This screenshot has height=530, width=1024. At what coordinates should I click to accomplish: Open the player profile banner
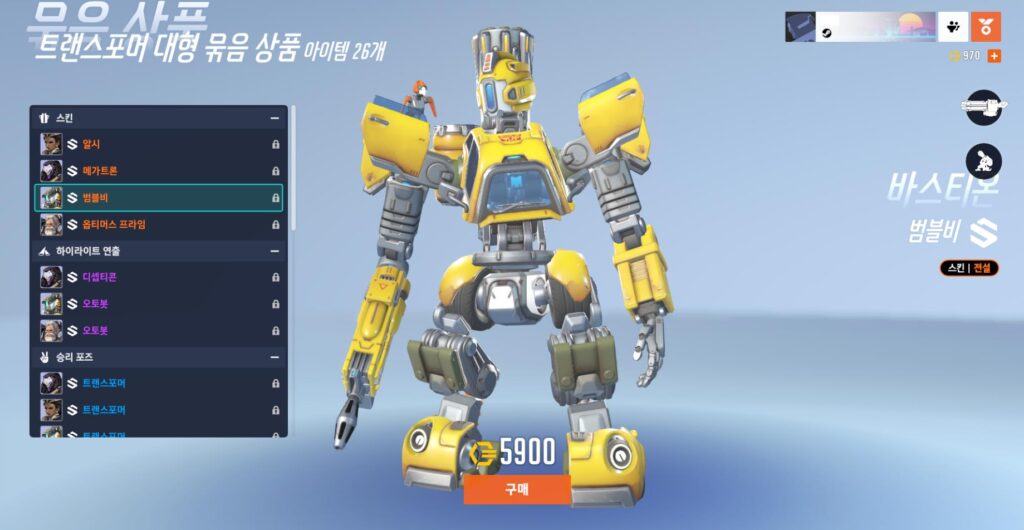click(x=860, y=27)
